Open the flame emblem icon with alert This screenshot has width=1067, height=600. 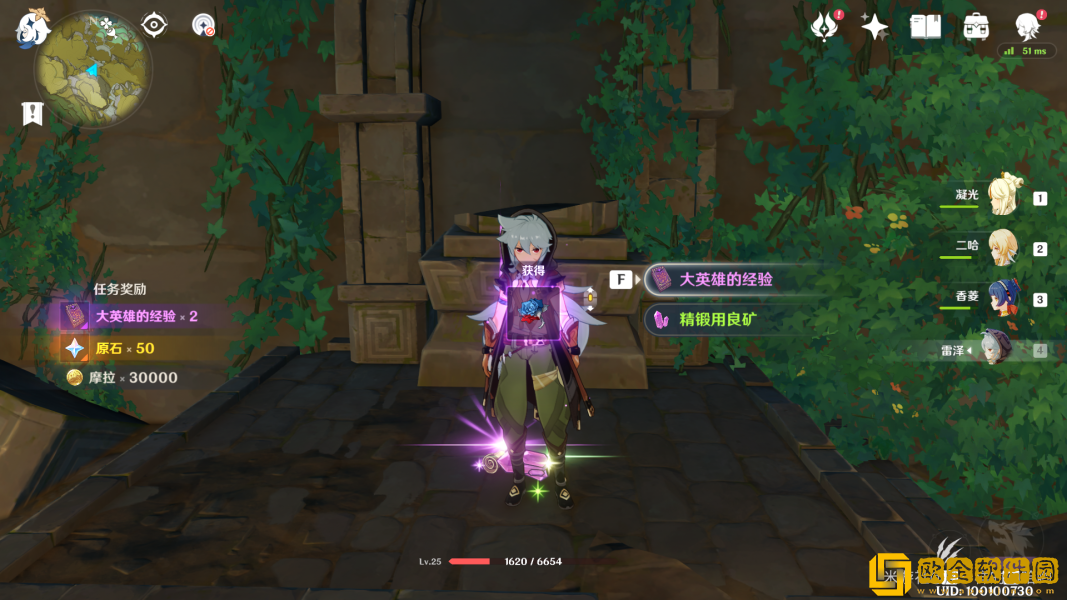[x=825, y=27]
